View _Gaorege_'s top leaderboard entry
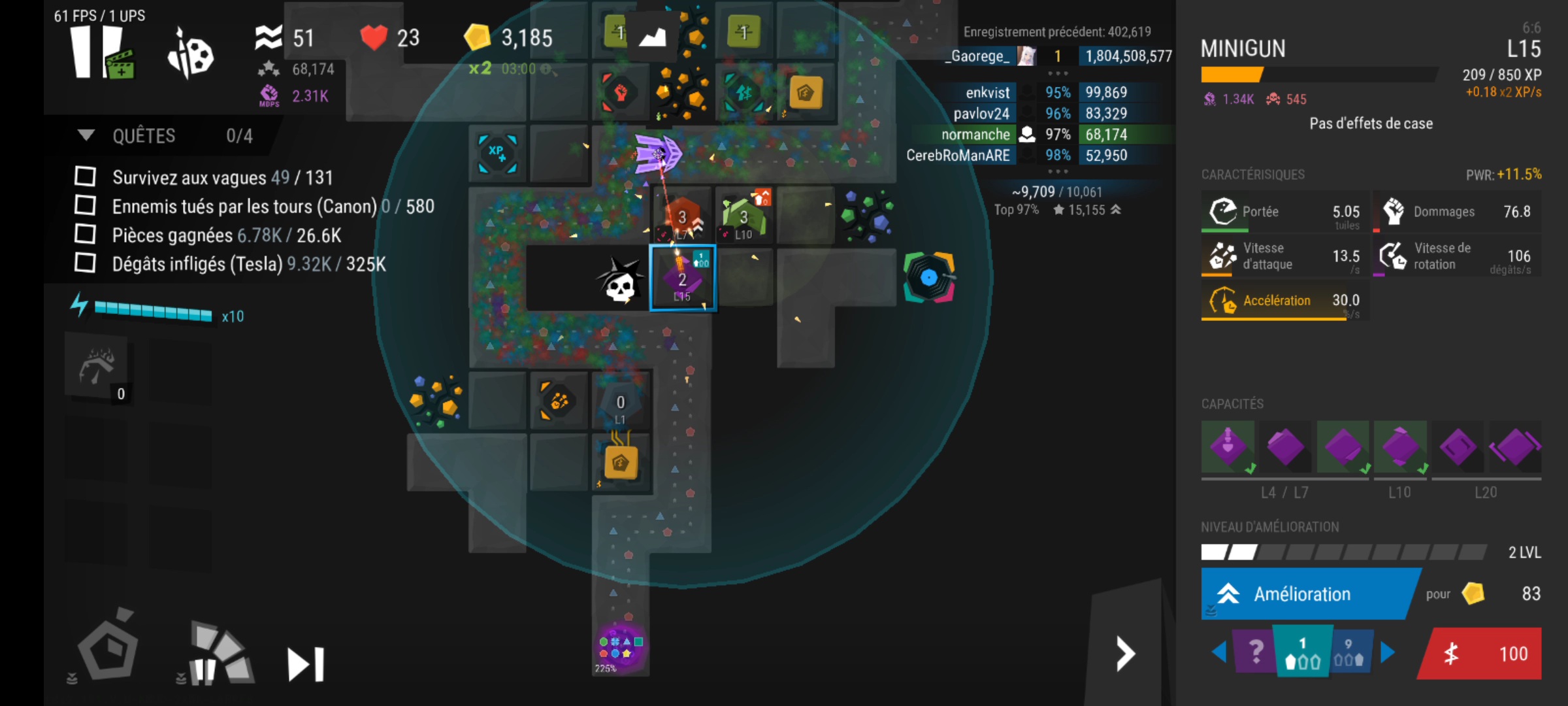 1058,56
